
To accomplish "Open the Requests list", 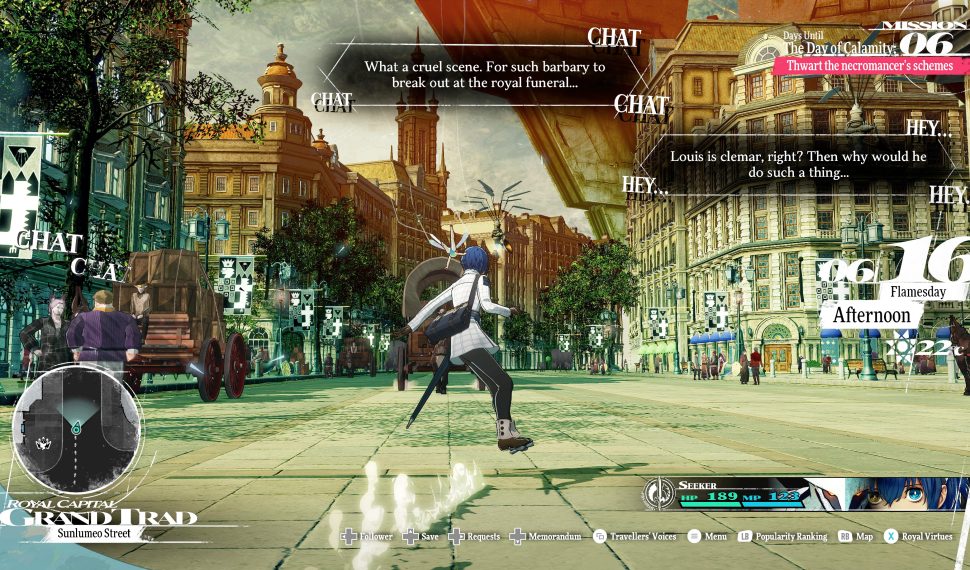I will click(x=483, y=537).
